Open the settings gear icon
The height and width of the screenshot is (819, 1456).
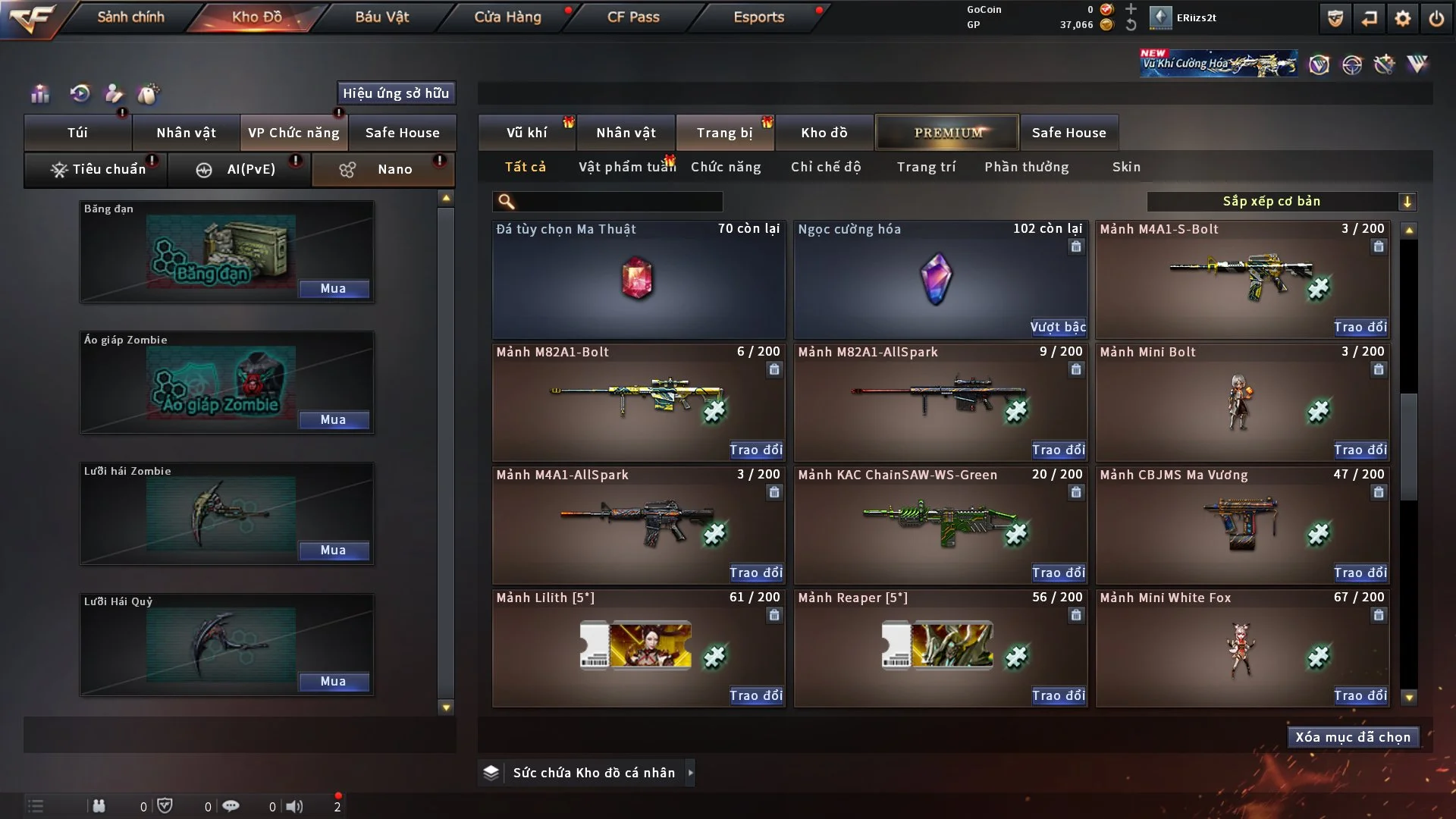tap(1402, 18)
